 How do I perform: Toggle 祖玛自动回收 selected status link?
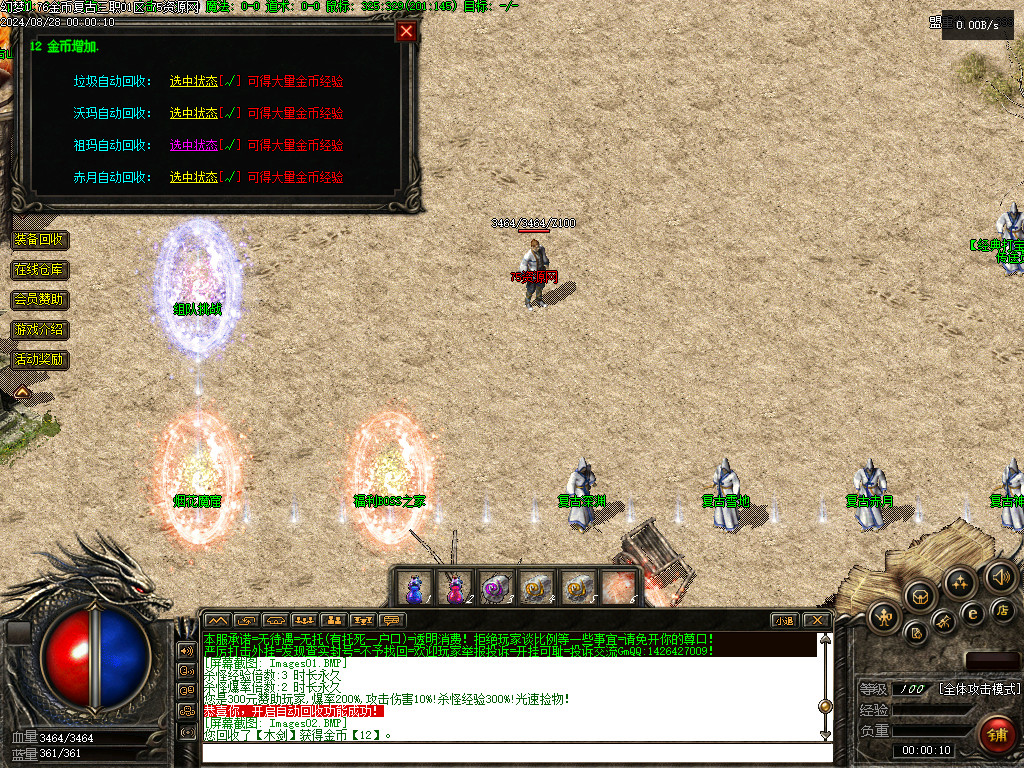pos(193,146)
